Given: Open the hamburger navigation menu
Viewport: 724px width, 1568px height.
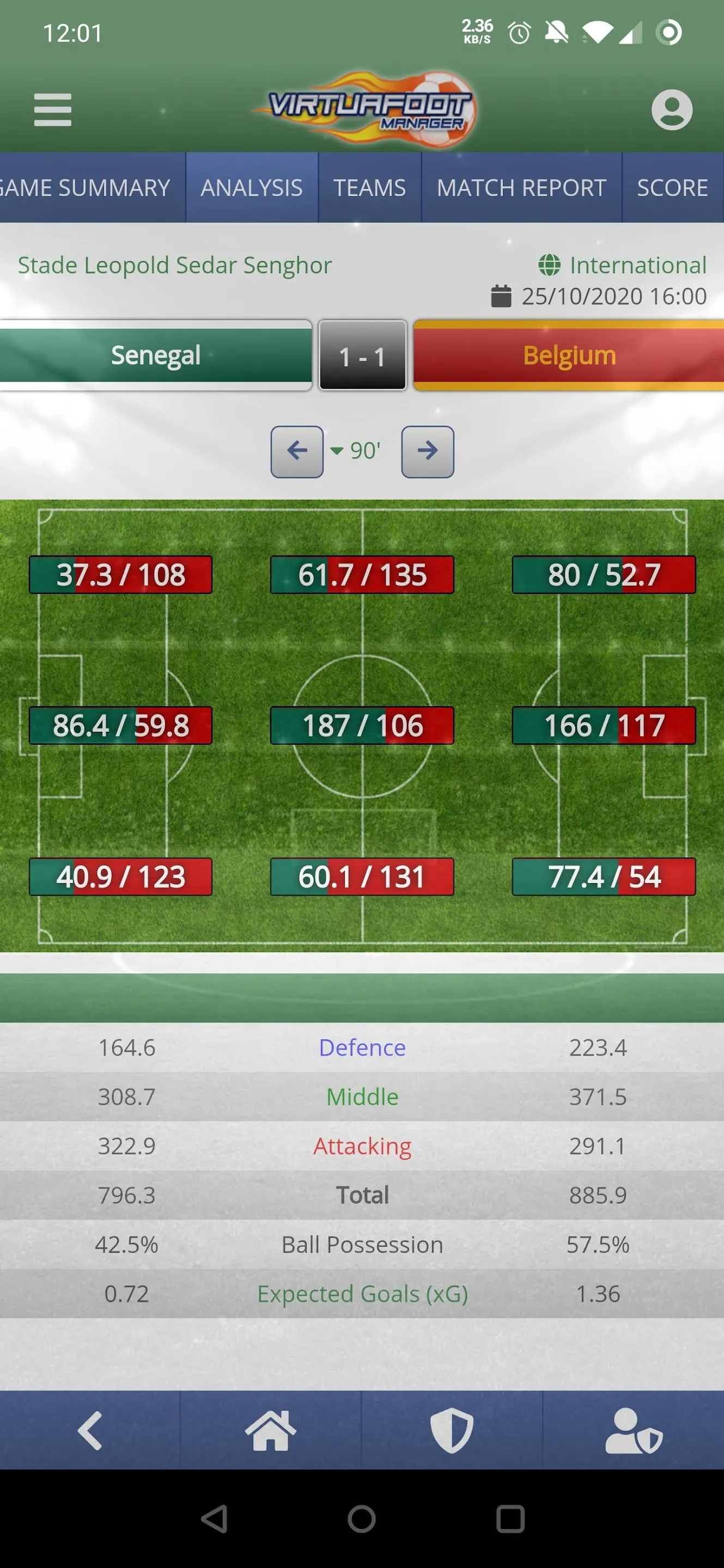Looking at the screenshot, I should [52, 109].
